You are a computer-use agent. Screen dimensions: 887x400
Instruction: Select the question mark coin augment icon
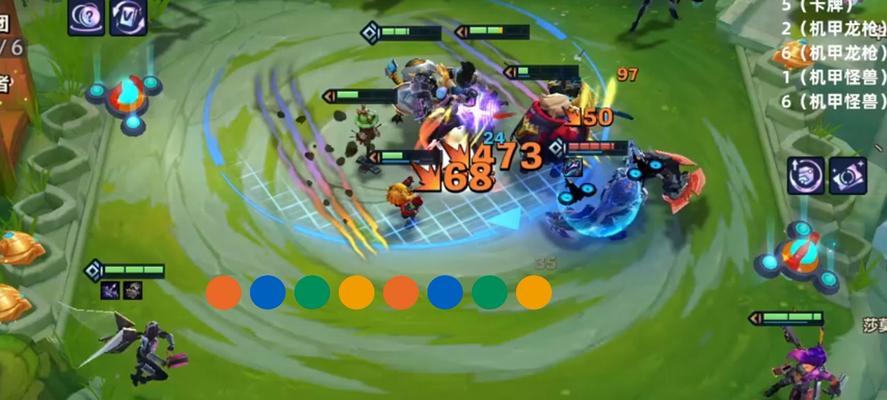[x=86, y=16]
